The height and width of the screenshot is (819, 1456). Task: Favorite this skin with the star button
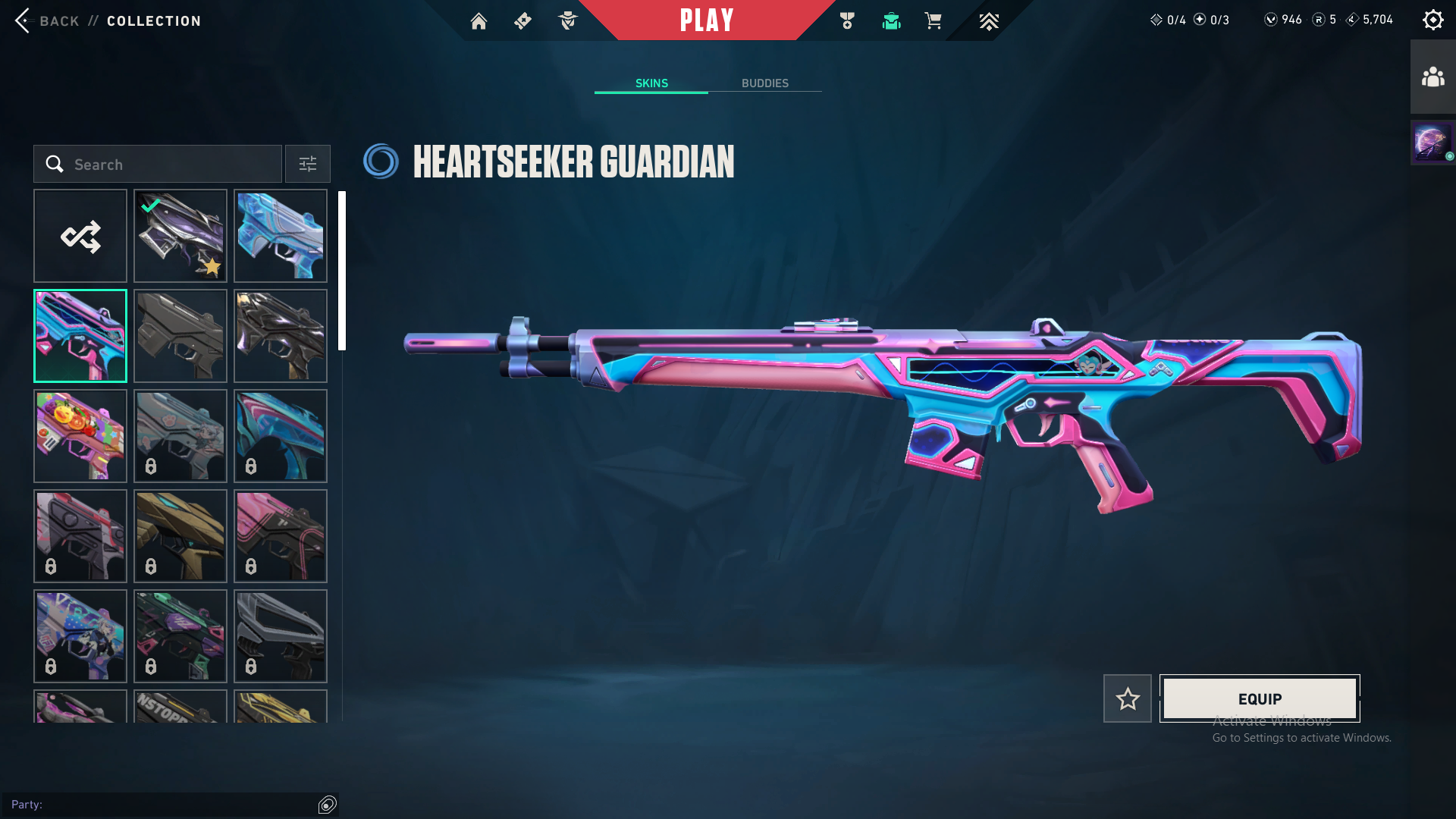pos(1127,698)
